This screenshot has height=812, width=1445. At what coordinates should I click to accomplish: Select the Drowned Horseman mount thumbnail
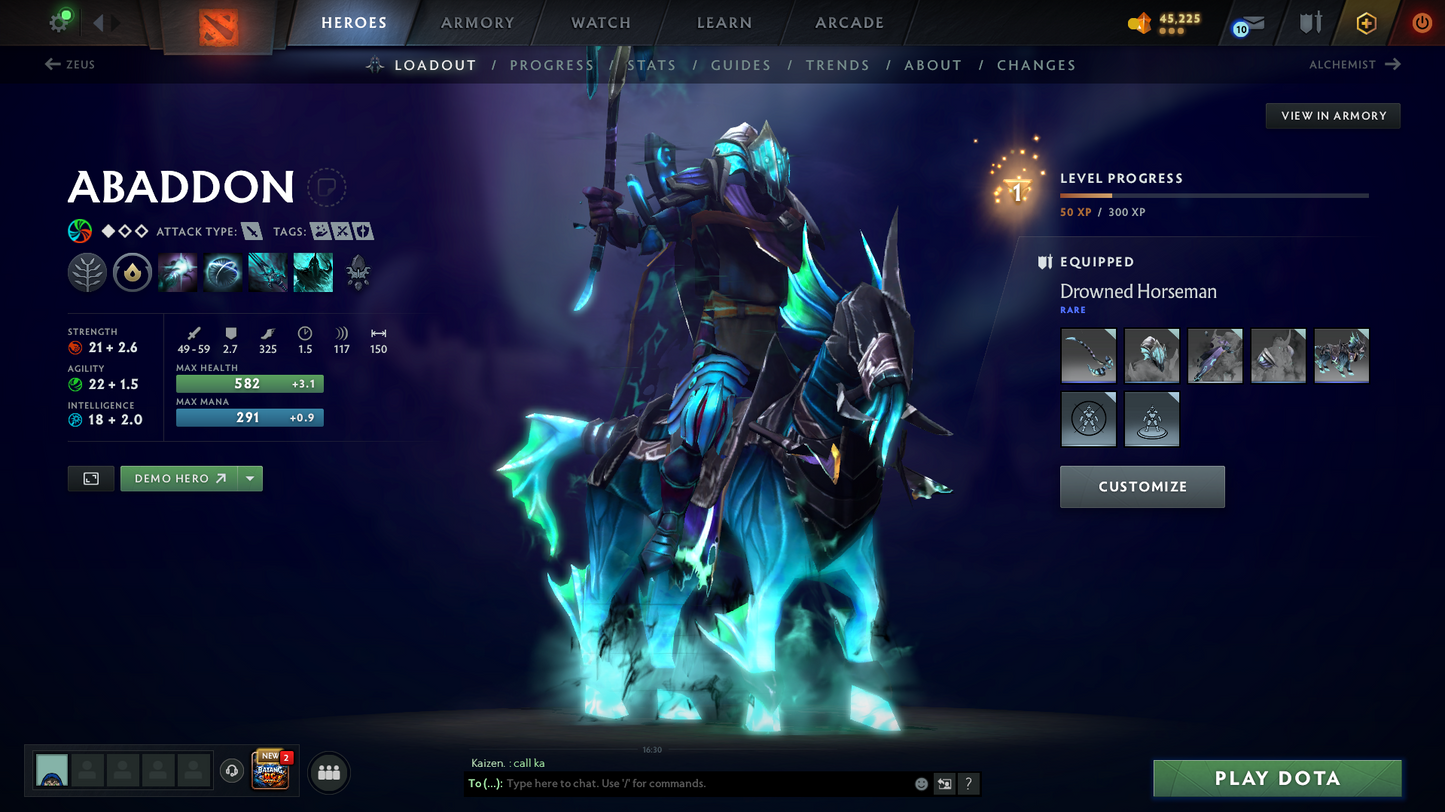click(1341, 355)
